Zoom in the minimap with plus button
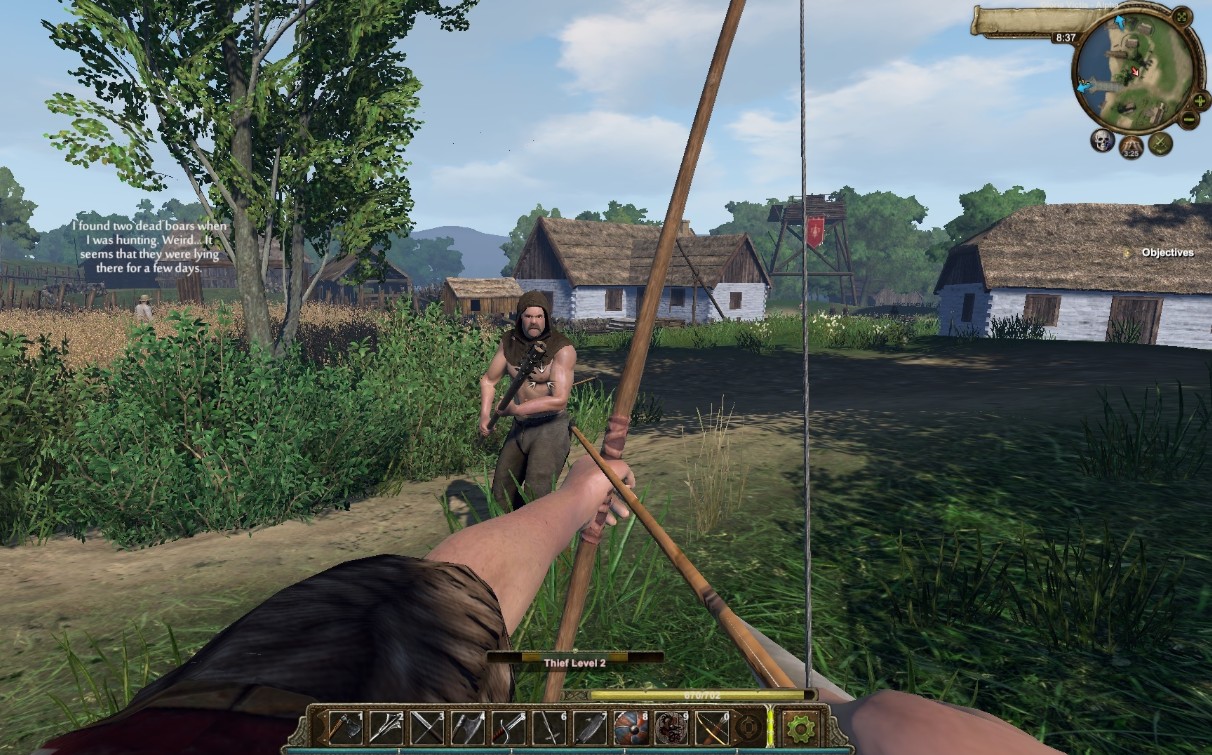The width and height of the screenshot is (1212, 755). click(x=1200, y=100)
